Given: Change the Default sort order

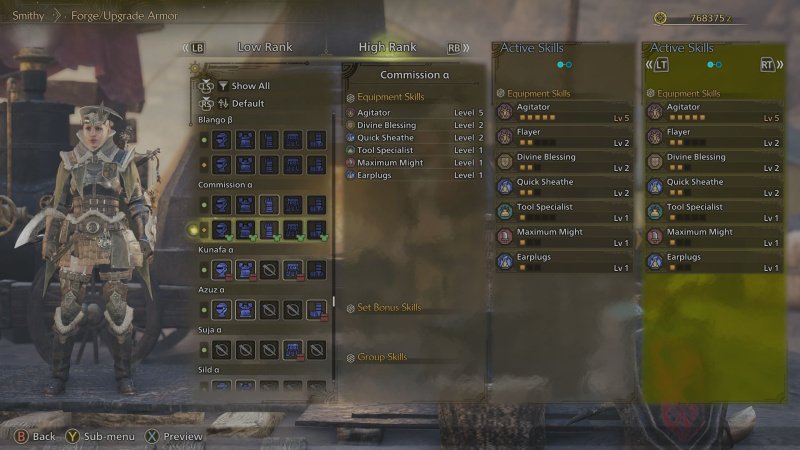Looking at the screenshot, I should tap(247, 103).
